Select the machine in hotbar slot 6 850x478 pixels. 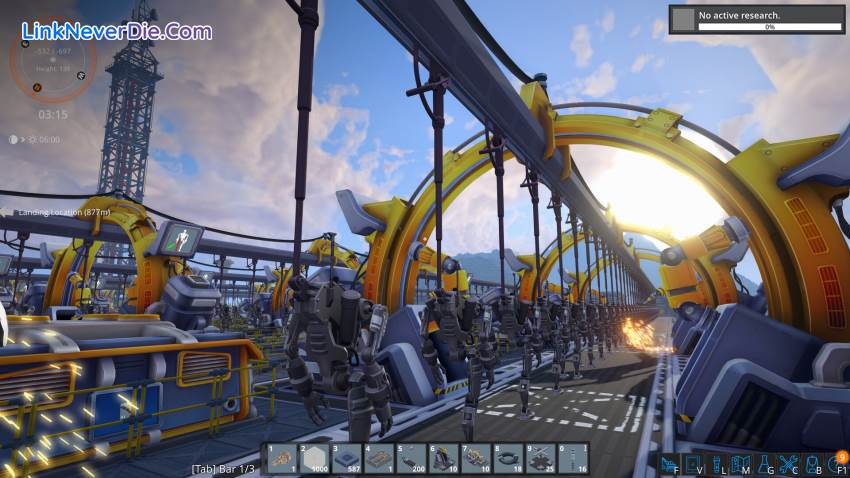(x=443, y=458)
